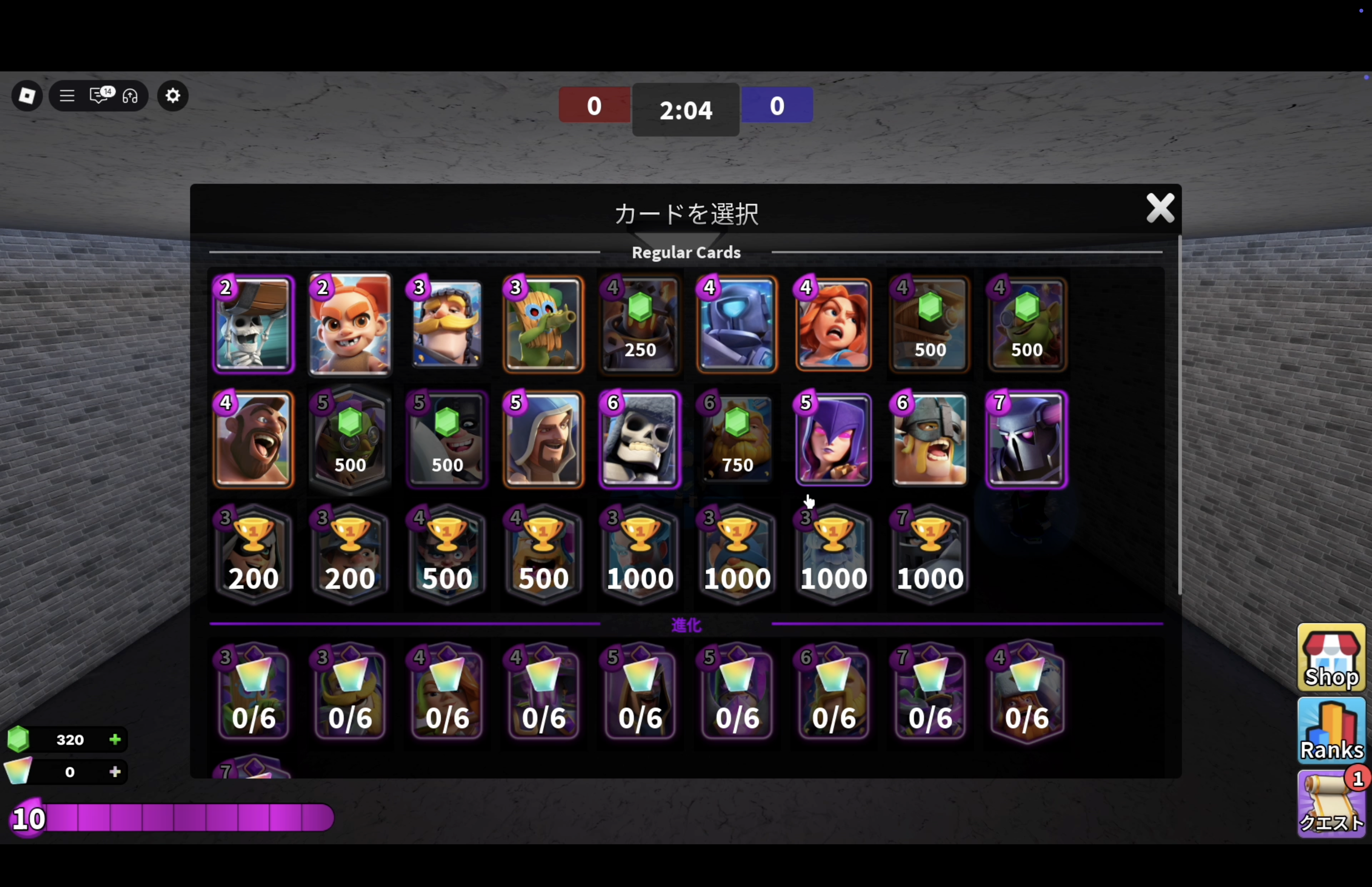Viewport: 1372px width, 887px height.
Task: Select the Valkyrie card
Action: pos(833,324)
